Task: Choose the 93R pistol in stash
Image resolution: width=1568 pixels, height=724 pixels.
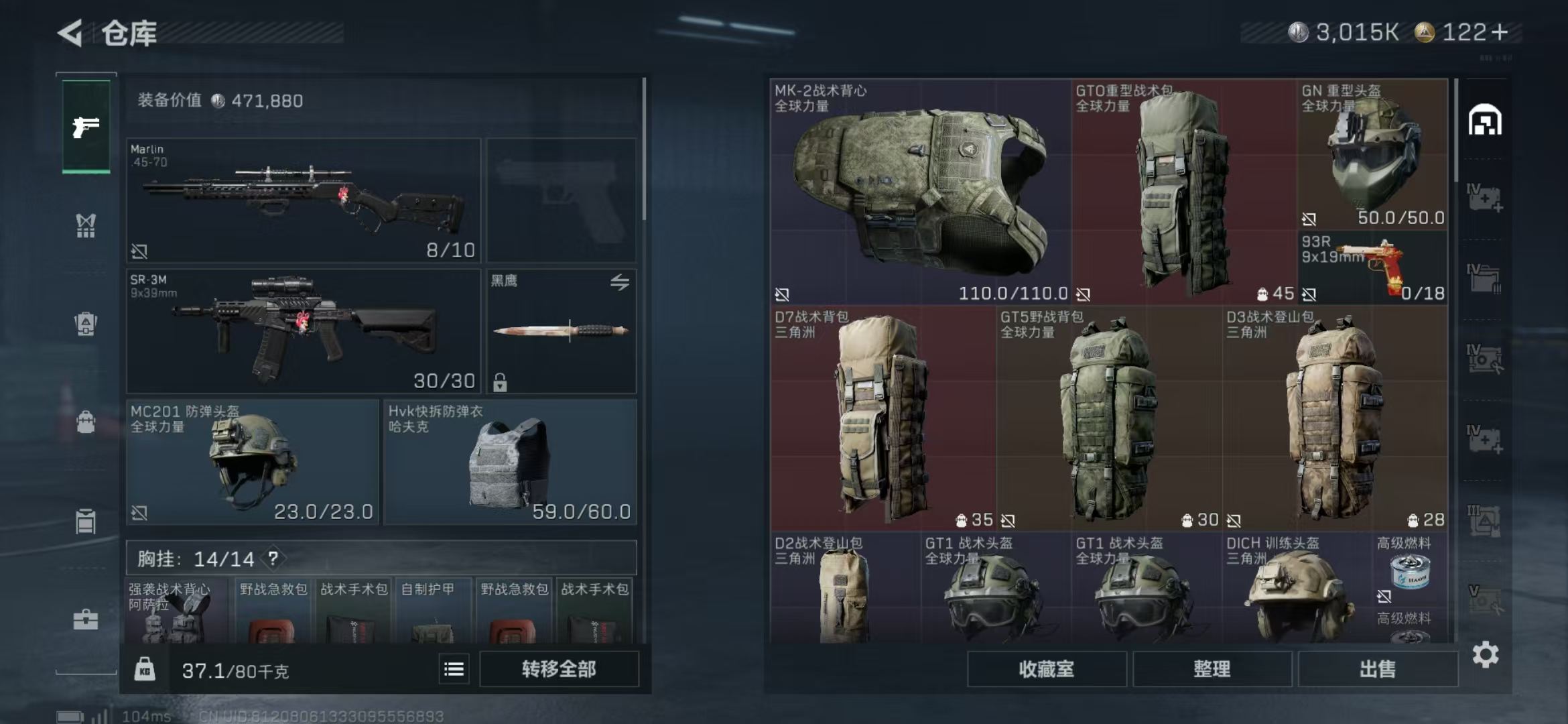Action: [1372, 267]
